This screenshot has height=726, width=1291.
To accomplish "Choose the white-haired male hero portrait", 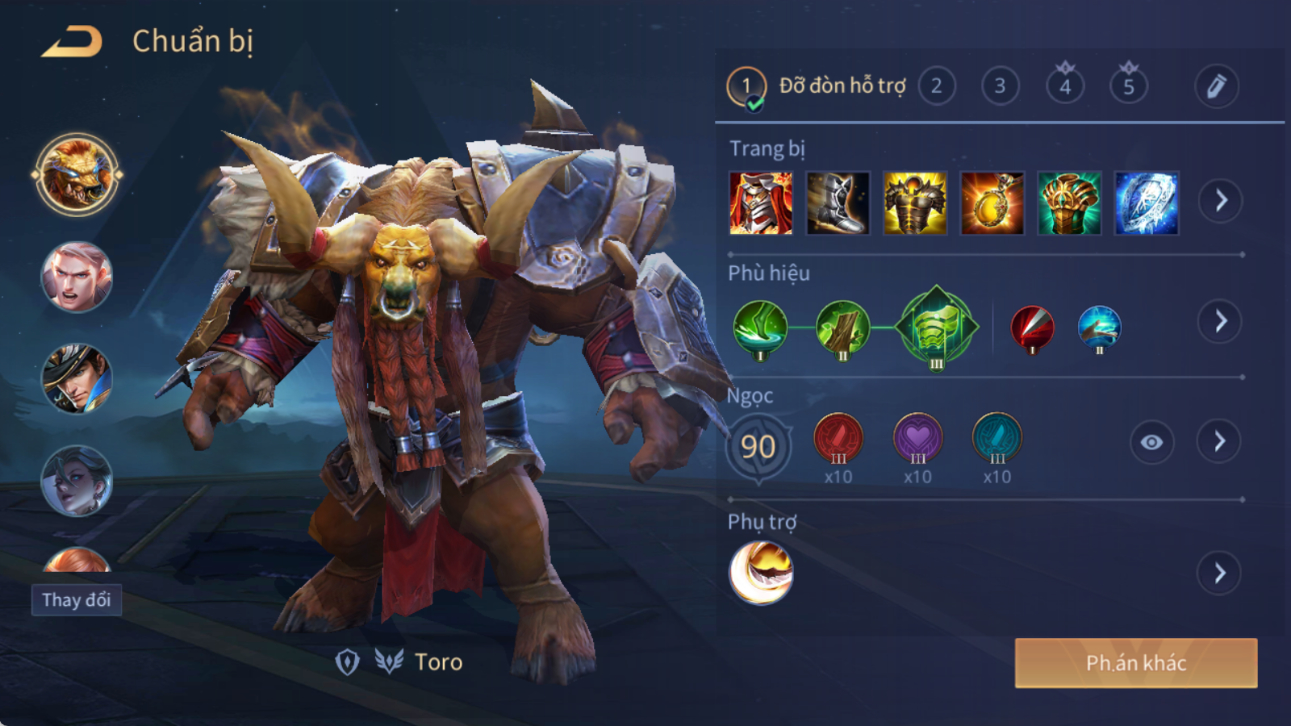I will pos(76,277).
